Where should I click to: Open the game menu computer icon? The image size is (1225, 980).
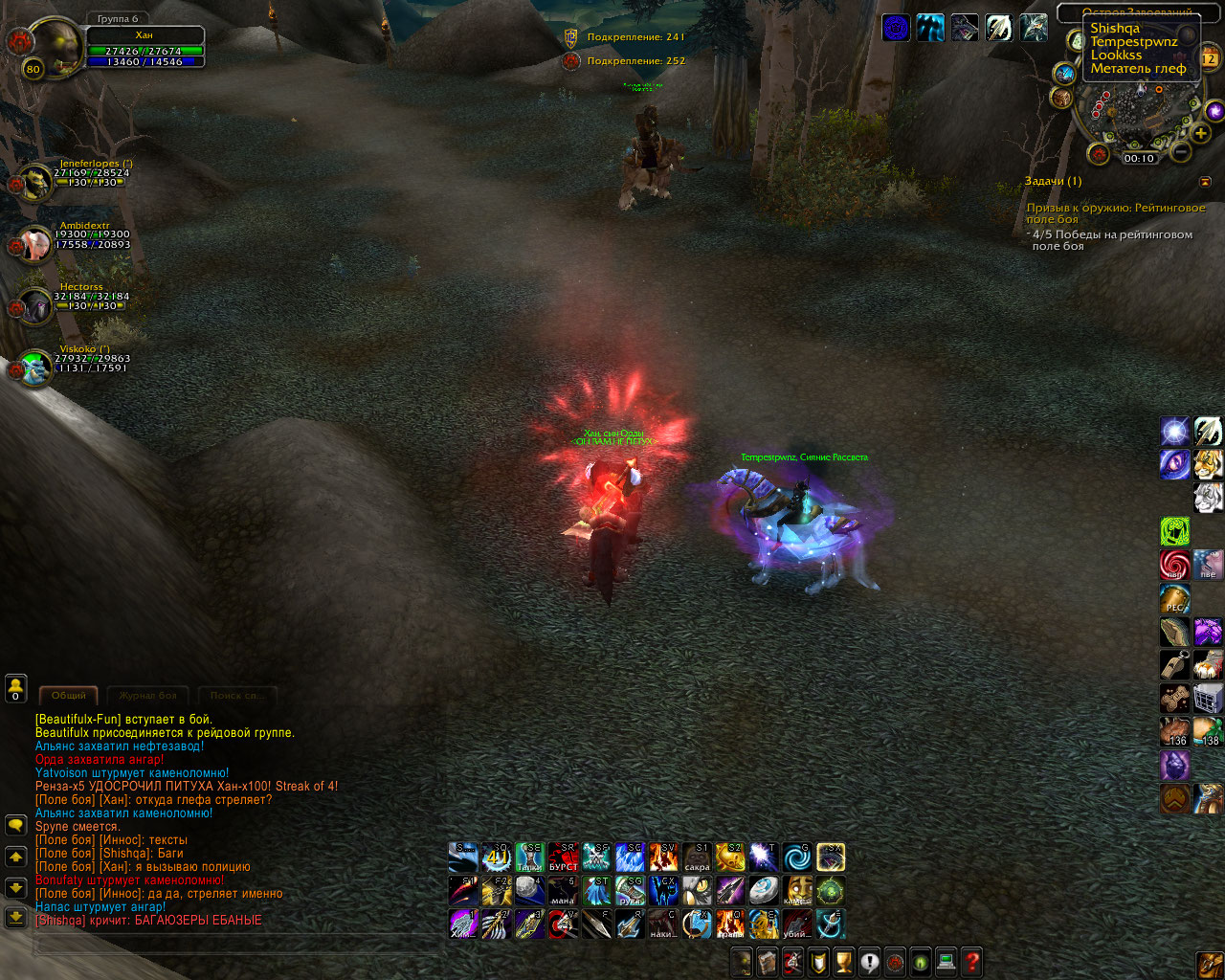pos(946,961)
